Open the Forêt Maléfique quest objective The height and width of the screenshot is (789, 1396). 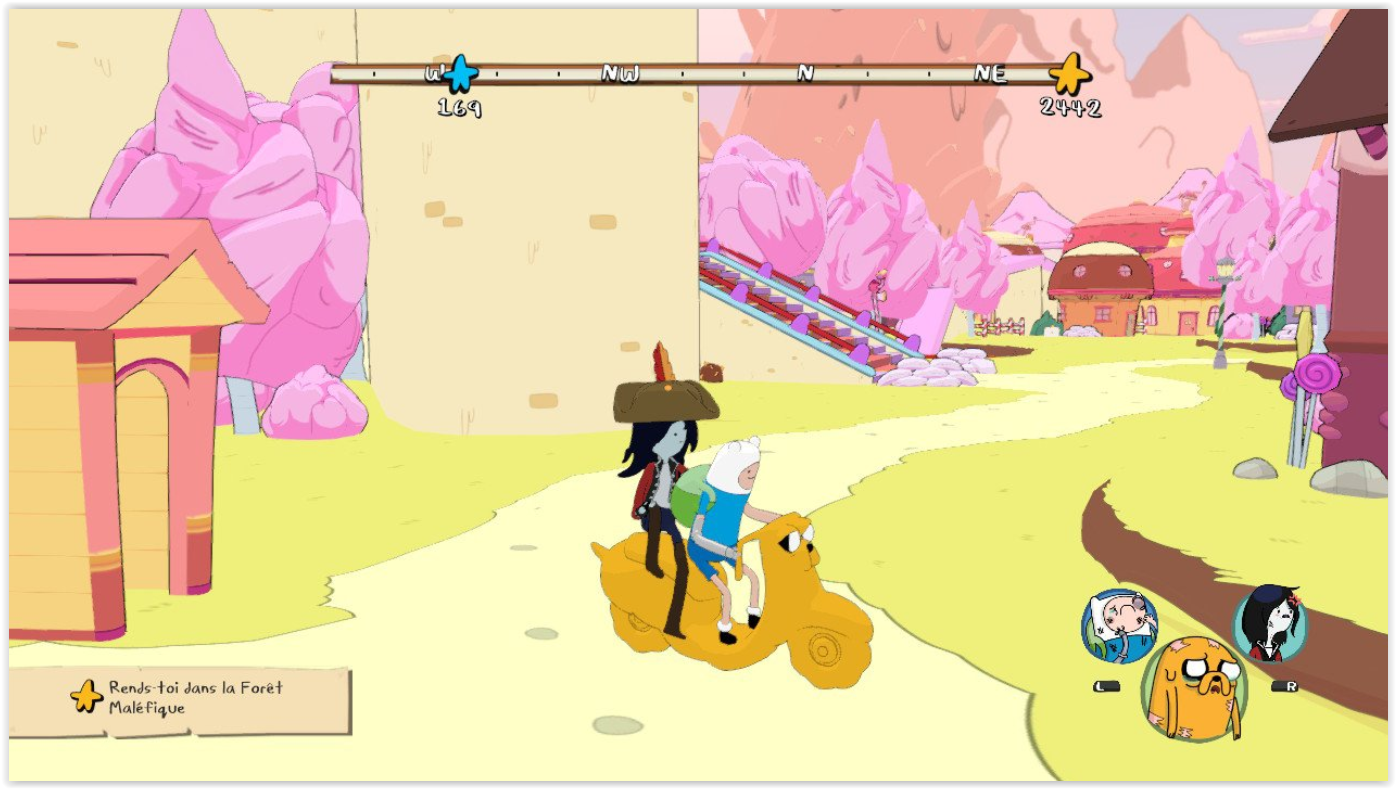click(x=181, y=698)
